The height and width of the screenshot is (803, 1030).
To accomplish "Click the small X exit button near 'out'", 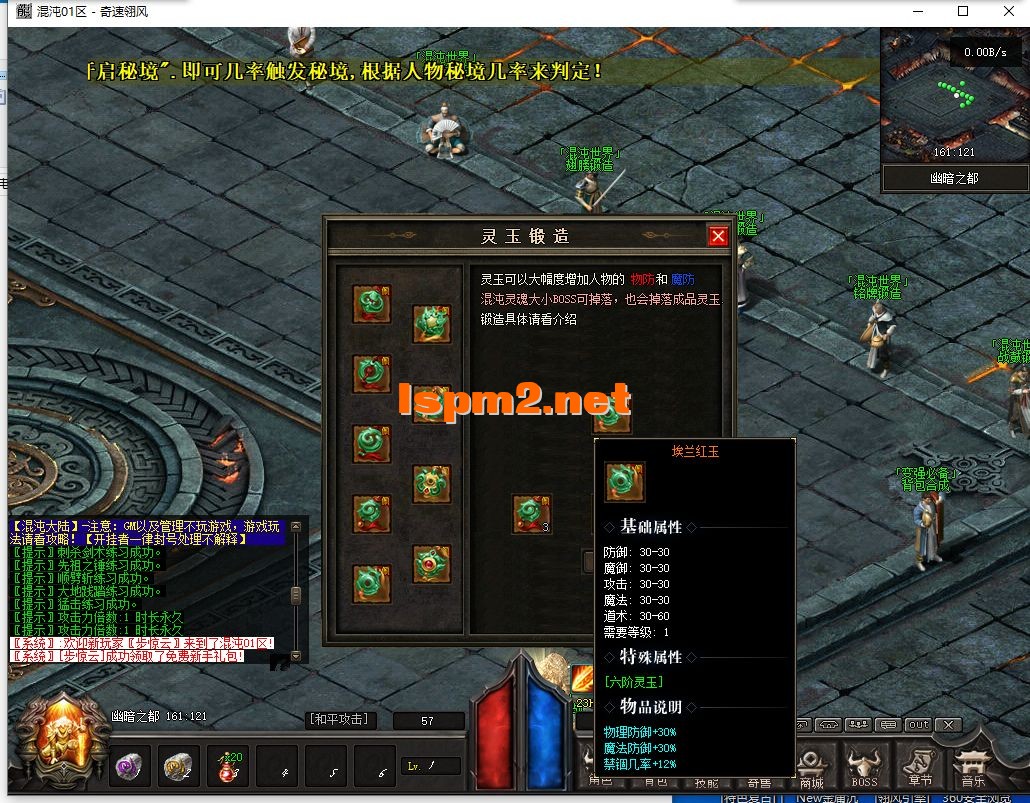I will tap(949, 725).
